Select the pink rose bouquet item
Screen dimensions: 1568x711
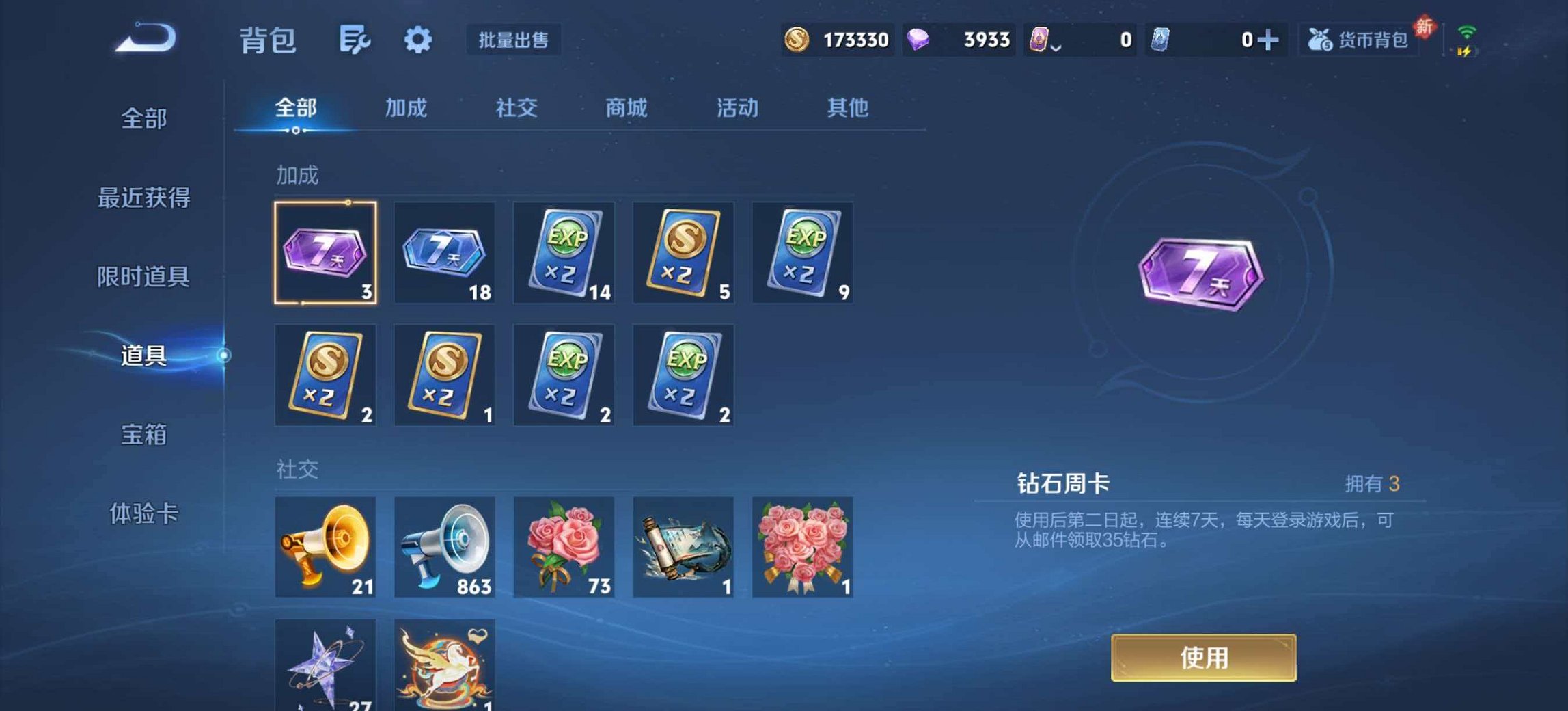[563, 547]
